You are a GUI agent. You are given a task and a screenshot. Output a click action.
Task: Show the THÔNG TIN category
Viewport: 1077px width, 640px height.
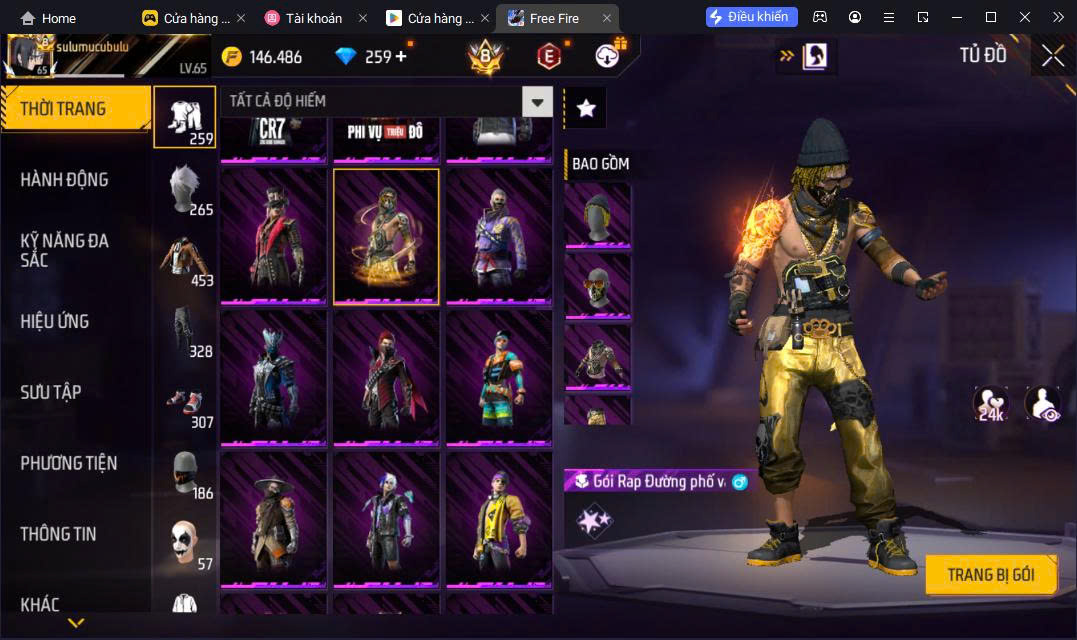58,534
